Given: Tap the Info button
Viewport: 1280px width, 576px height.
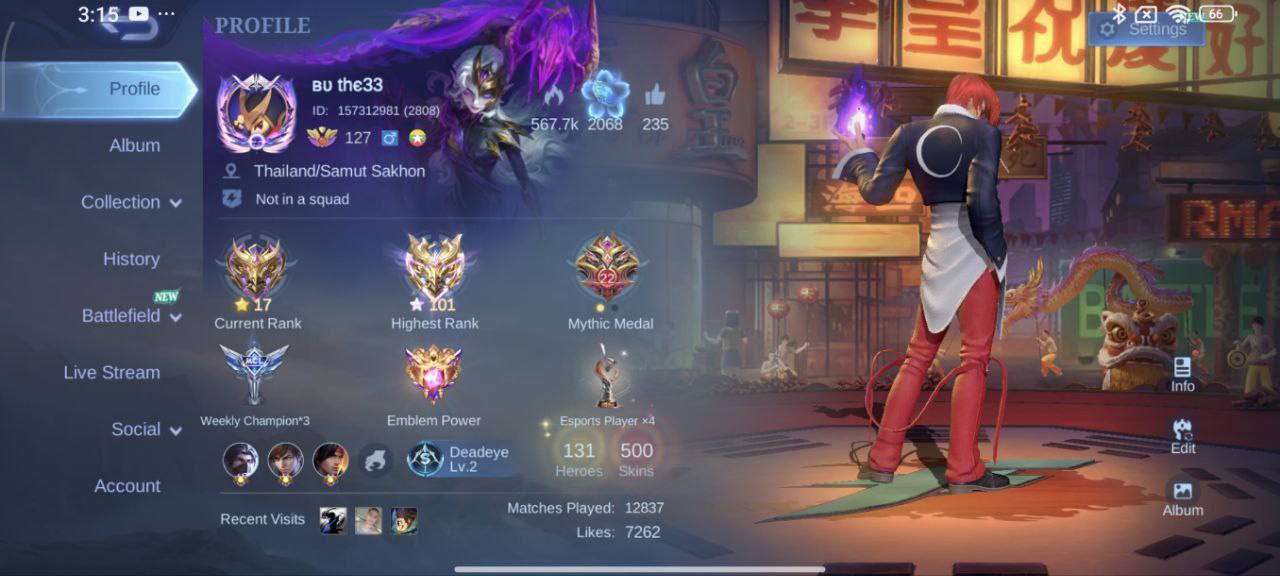Looking at the screenshot, I should 1183,374.
